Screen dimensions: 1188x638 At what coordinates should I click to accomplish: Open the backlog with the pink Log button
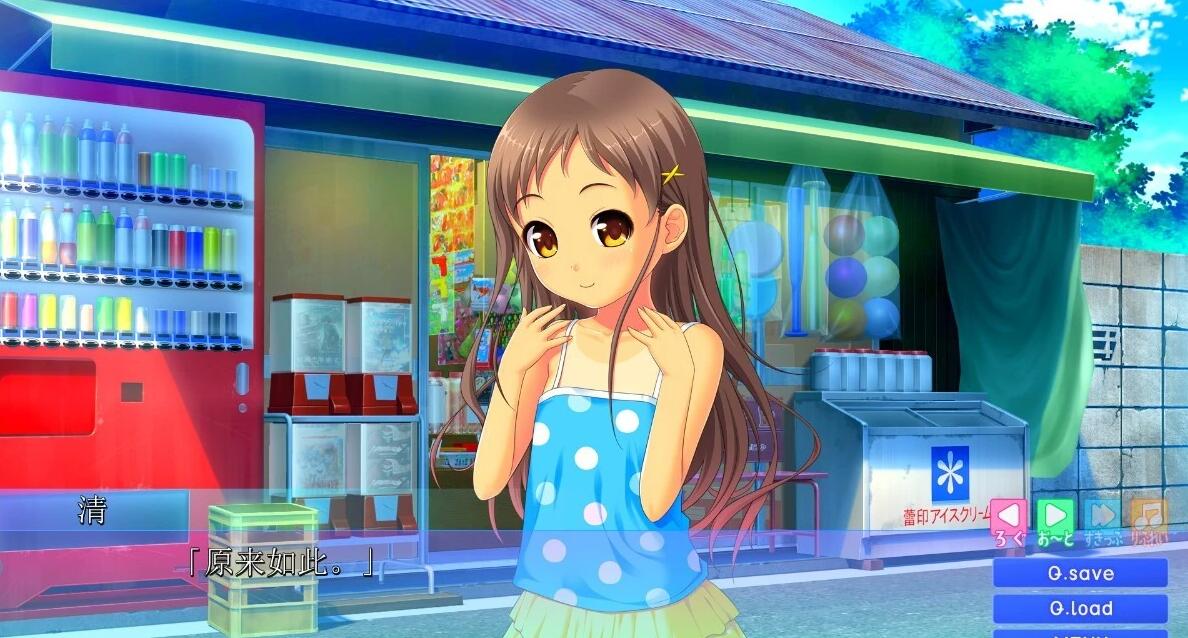pos(1009,516)
